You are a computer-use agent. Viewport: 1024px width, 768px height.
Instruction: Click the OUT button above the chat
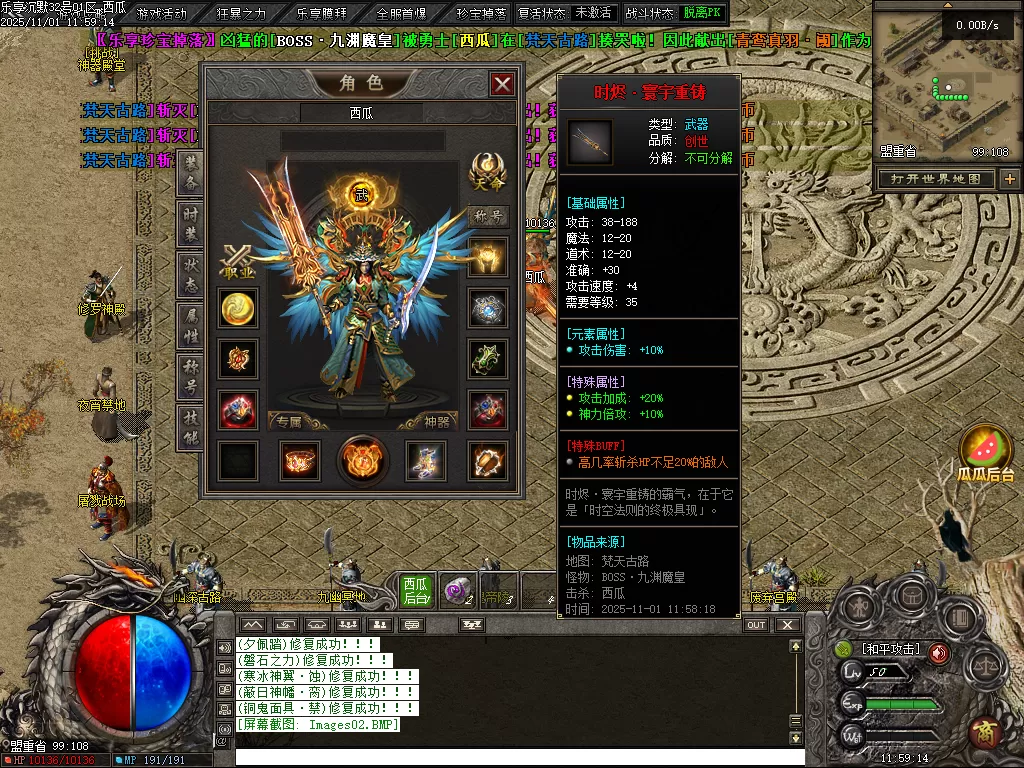coord(757,625)
